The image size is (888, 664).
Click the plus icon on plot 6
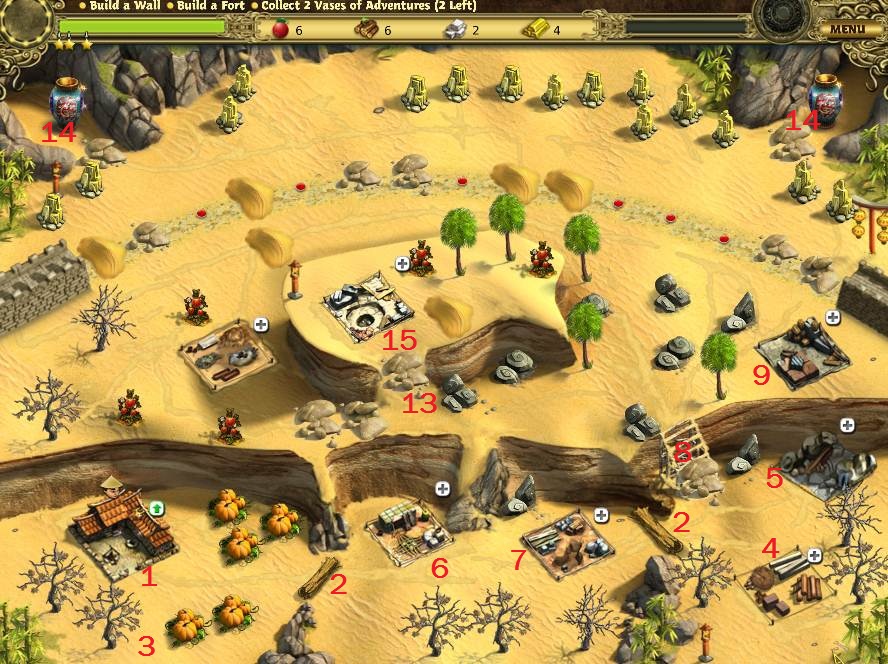(442, 488)
